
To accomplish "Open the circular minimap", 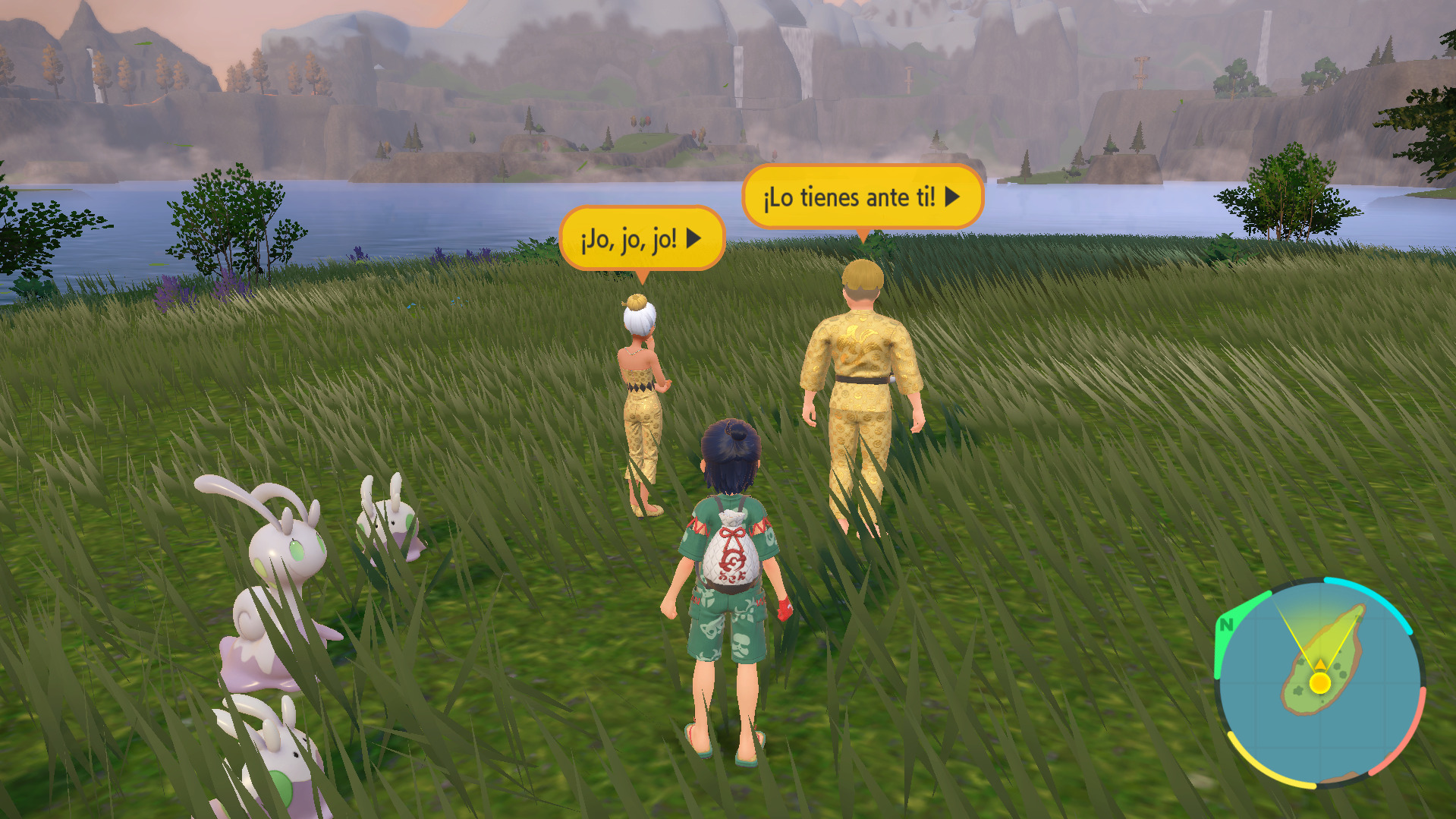I will click(1319, 682).
